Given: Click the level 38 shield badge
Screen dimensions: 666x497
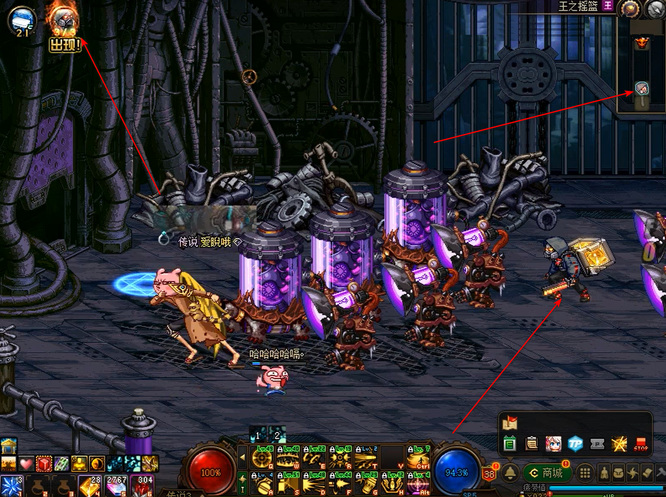Looking at the screenshot, I should pos(490,476).
